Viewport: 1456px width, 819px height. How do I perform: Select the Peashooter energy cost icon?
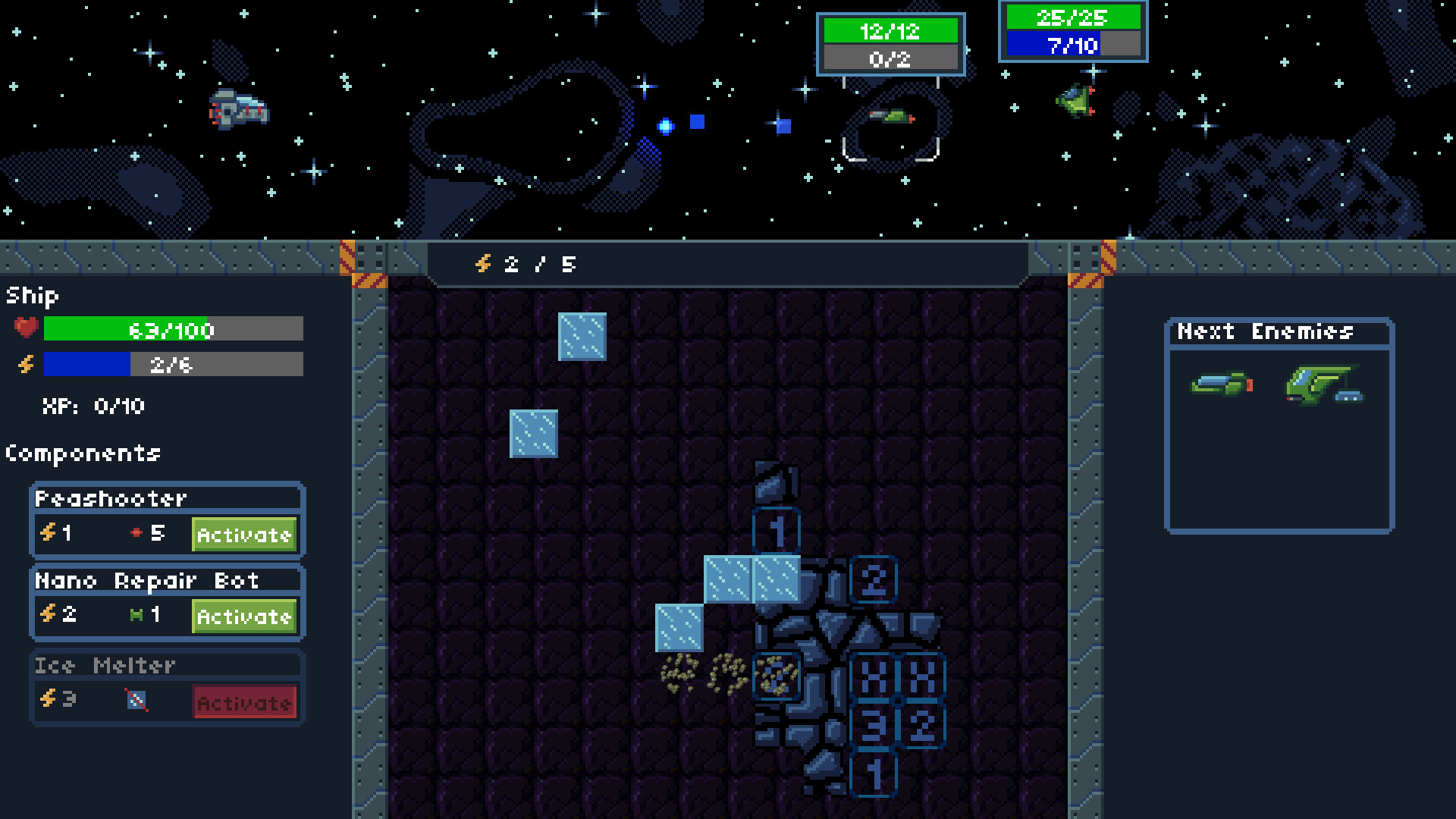(x=49, y=533)
